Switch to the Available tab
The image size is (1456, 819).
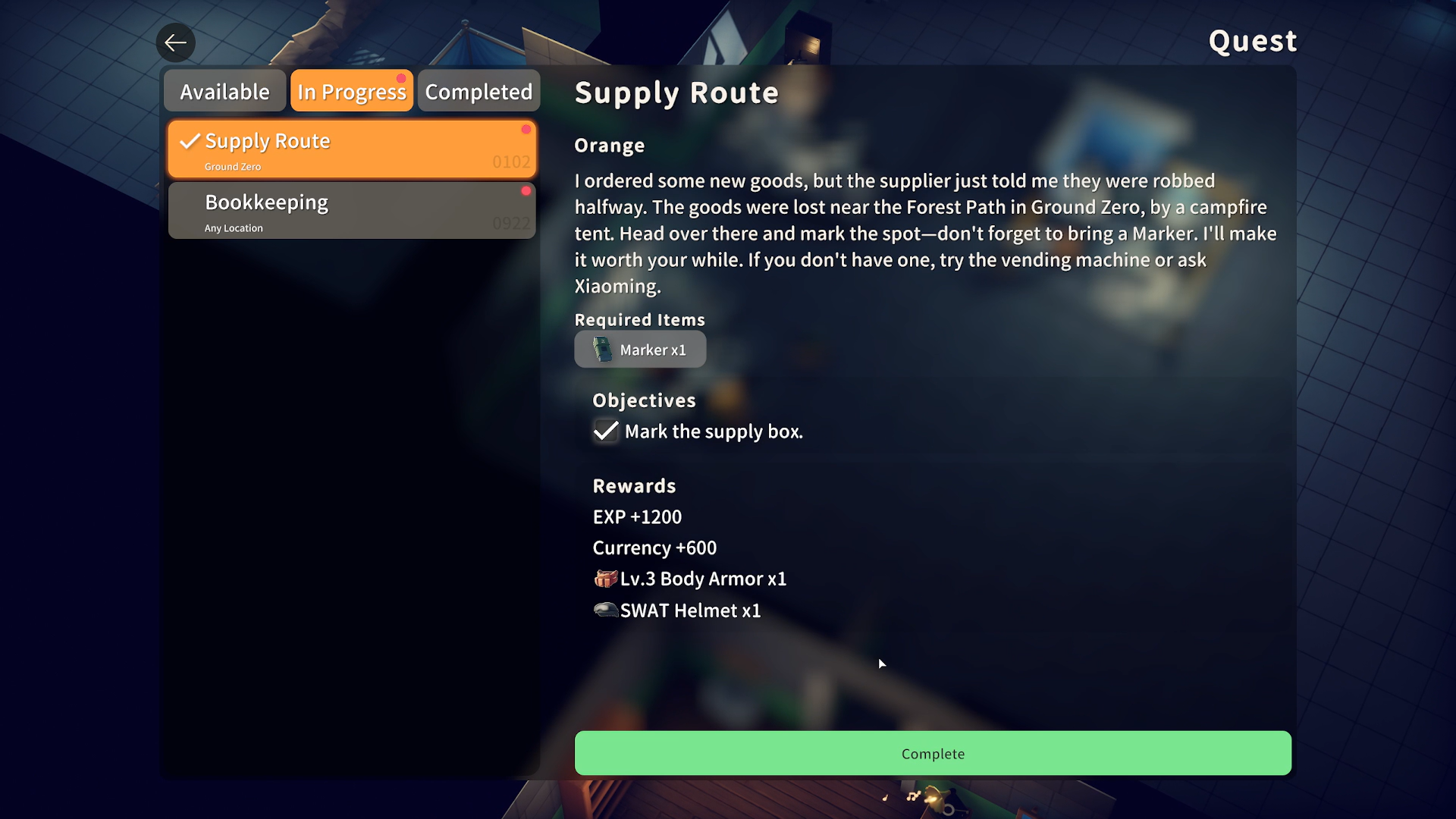click(x=224, y=90)
